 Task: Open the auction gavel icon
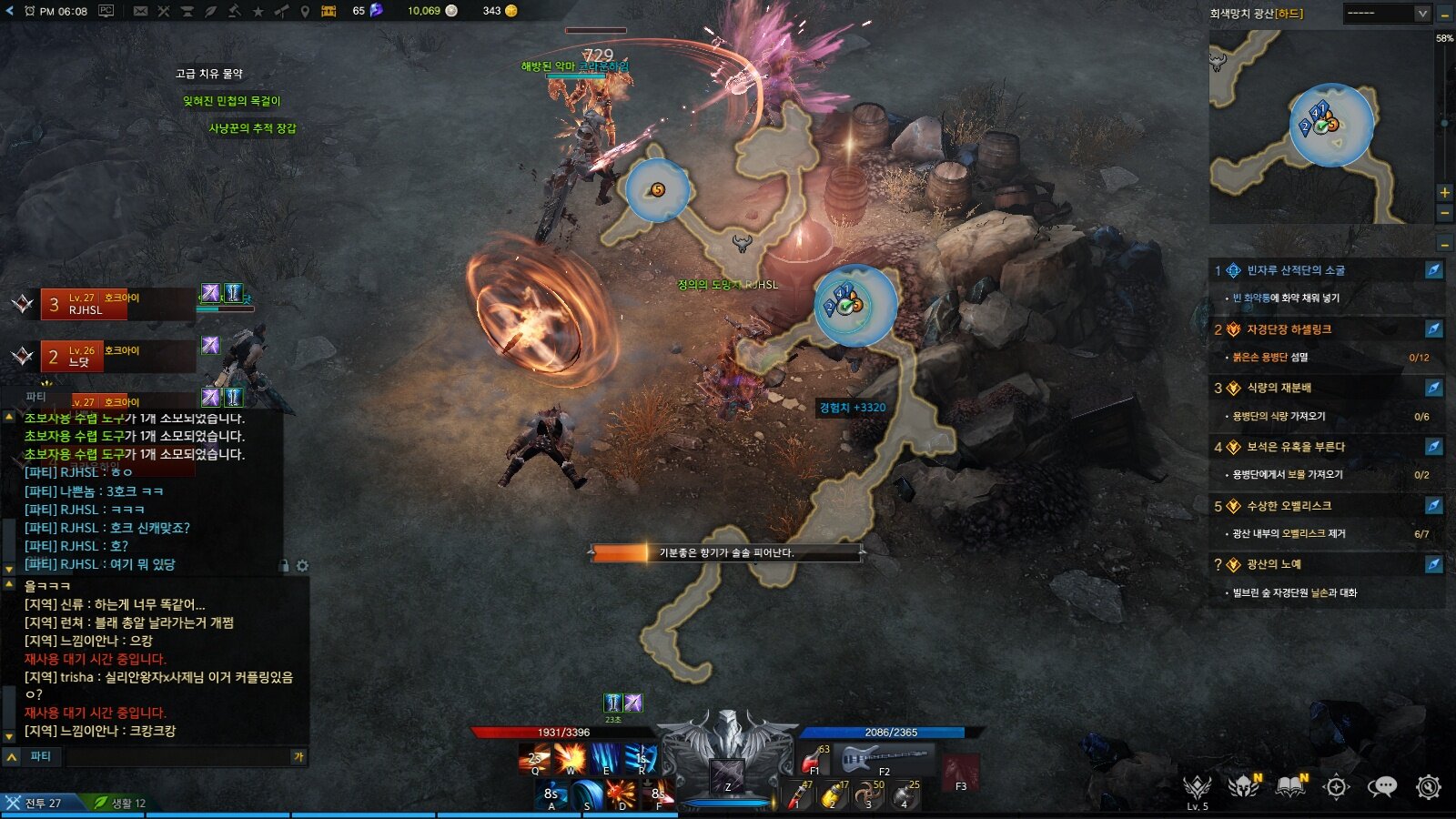click(234, 11)
